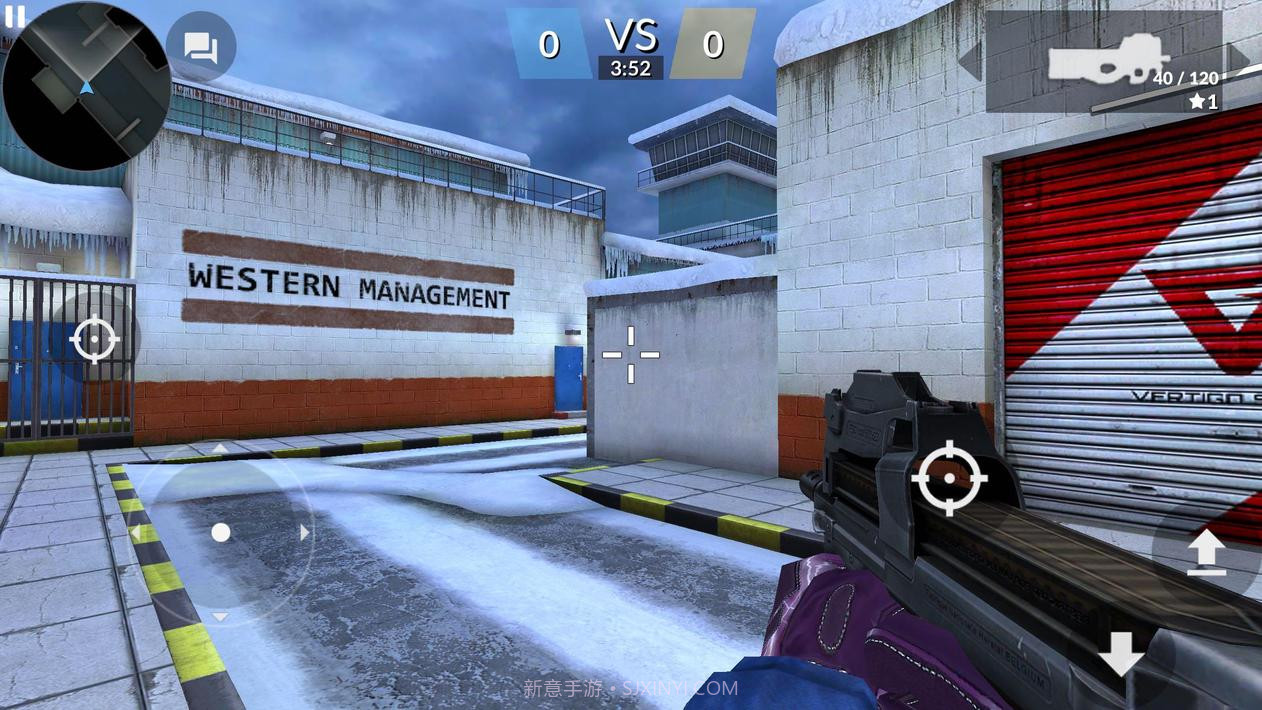
Task: Crouch with the down arrow button
Action: (x=1121, y=654)
